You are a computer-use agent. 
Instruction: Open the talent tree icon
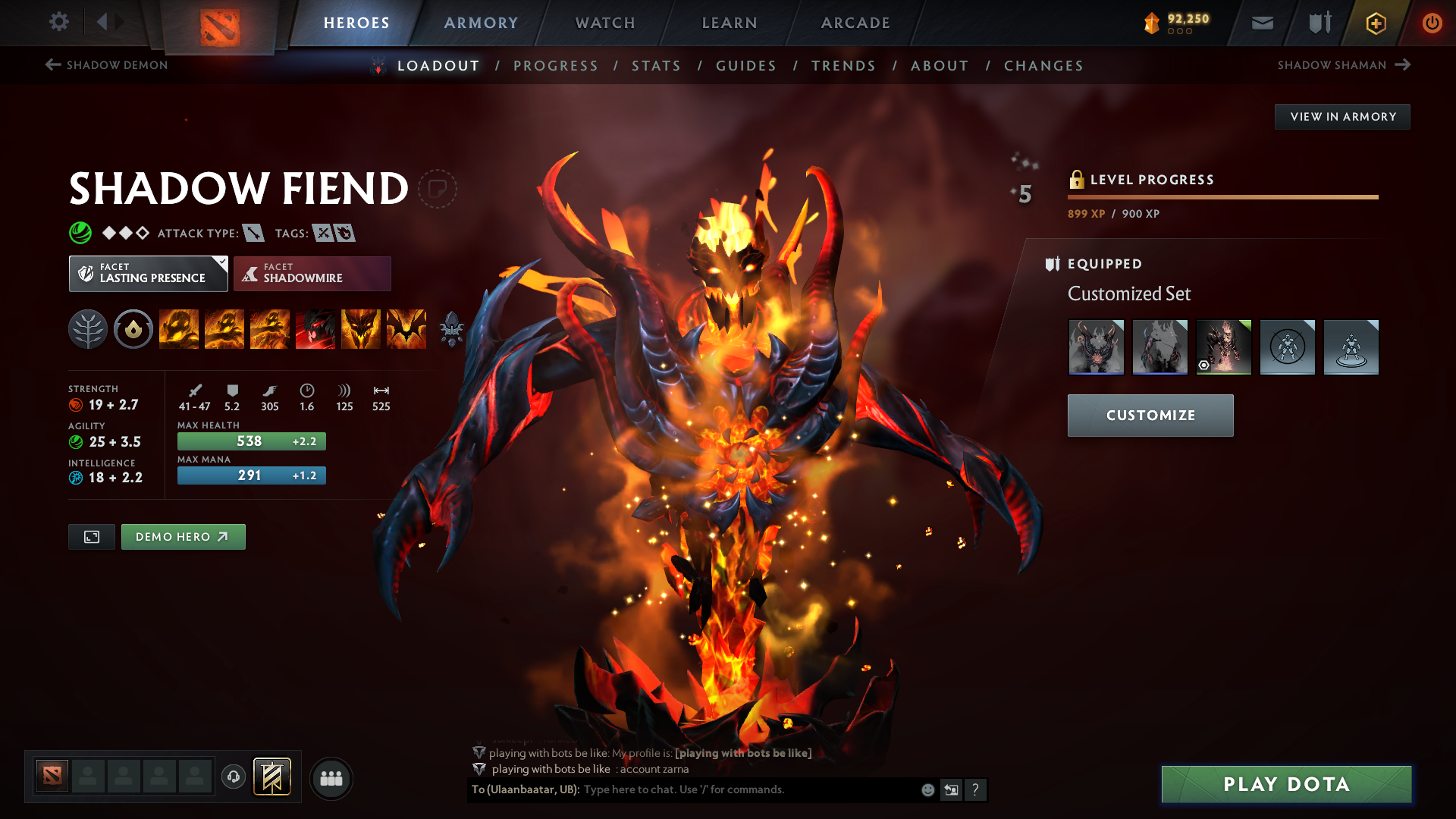click(88, 329)
